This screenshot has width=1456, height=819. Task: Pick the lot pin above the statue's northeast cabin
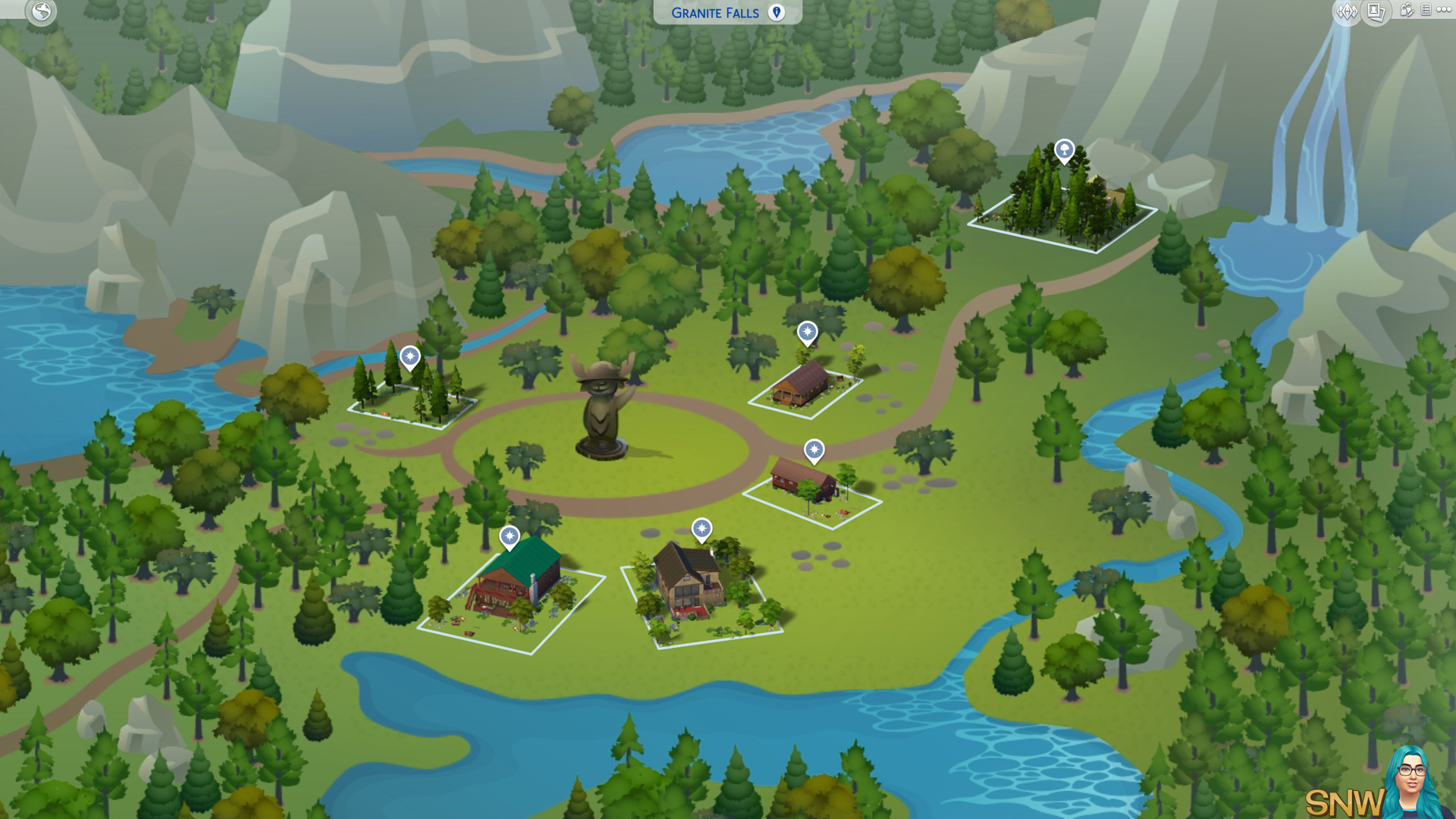807,331
